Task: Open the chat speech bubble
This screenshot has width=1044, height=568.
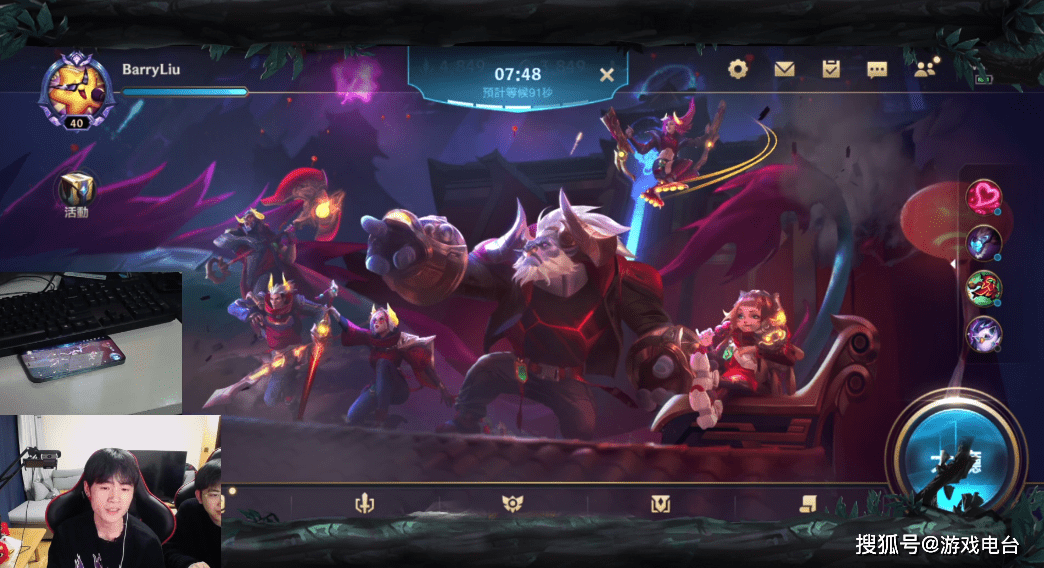Action: click(877, 69)
